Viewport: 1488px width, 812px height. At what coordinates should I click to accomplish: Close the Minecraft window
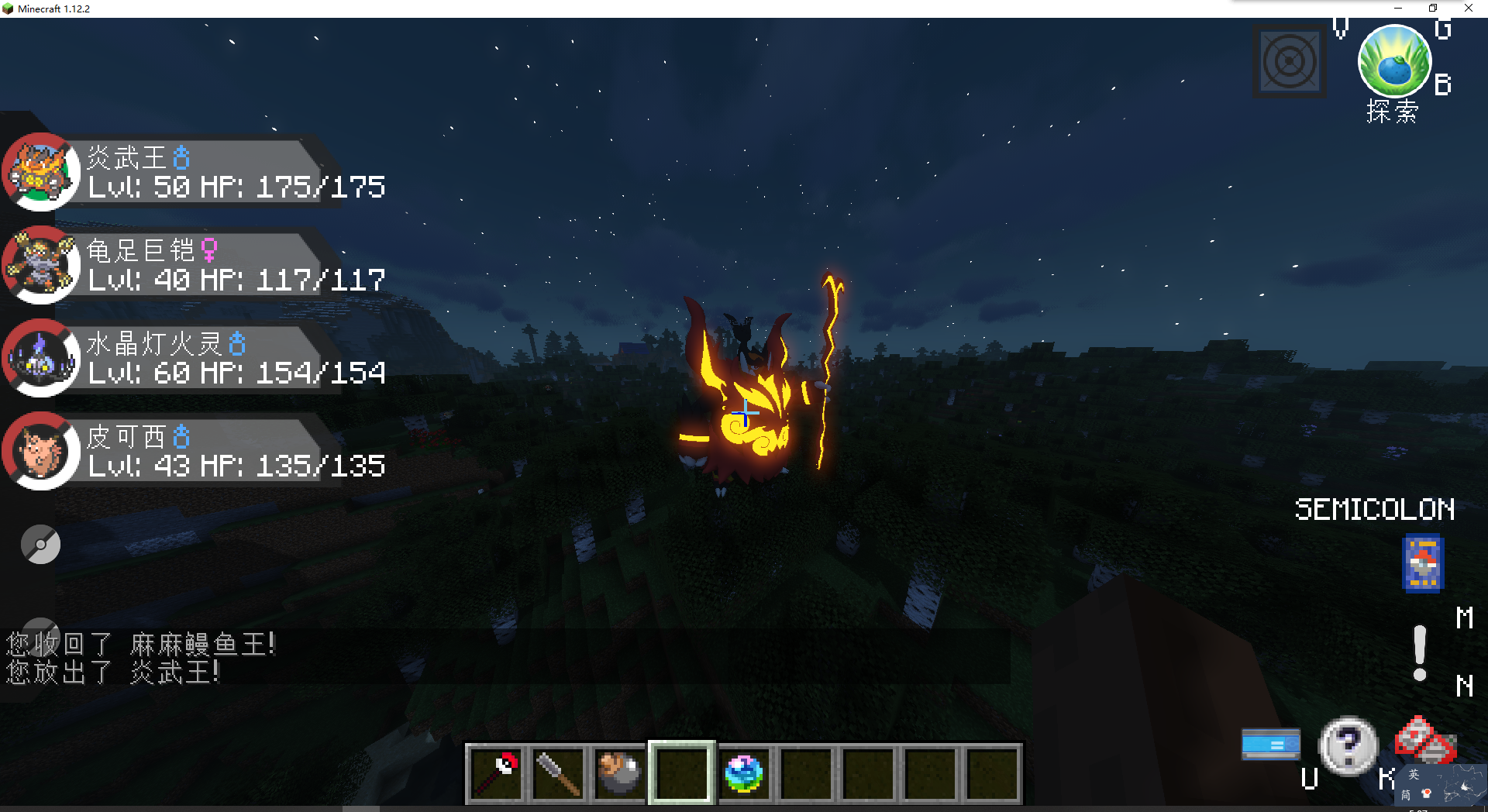[x=1469, y=9]
